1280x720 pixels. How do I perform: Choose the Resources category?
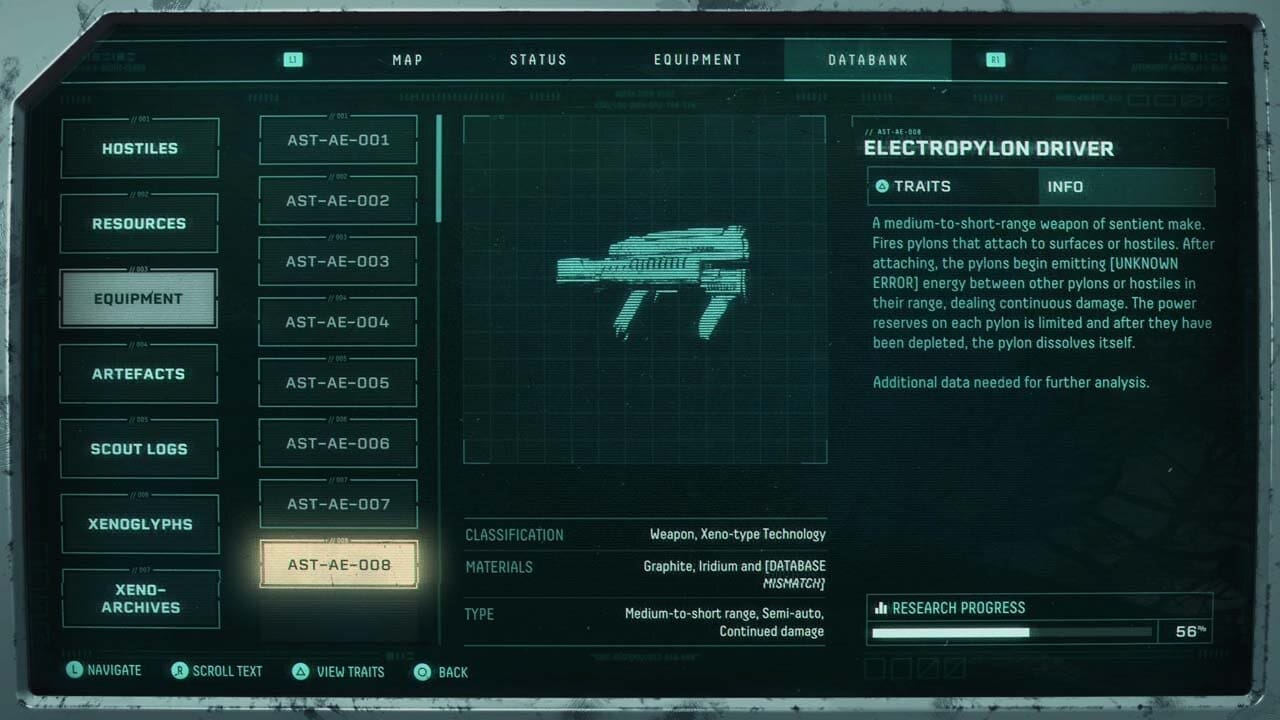coord(139,224)
